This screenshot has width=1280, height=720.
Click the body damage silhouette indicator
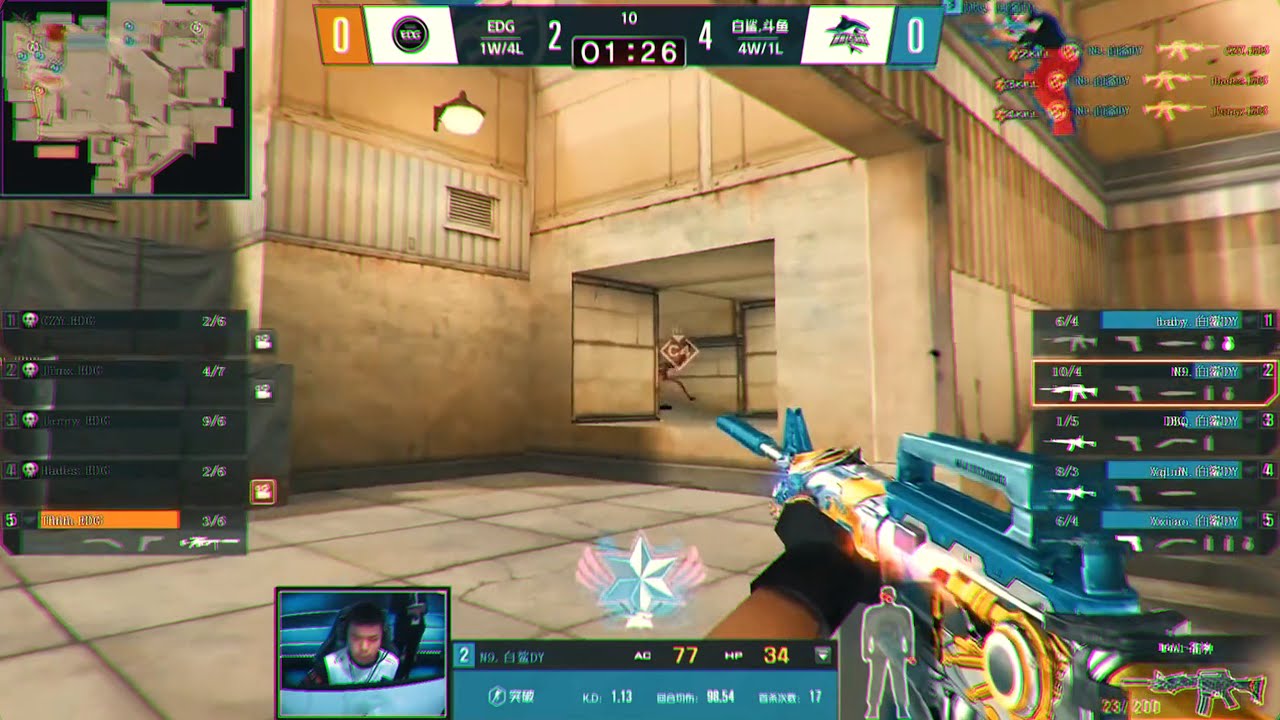tap(888, 652)
